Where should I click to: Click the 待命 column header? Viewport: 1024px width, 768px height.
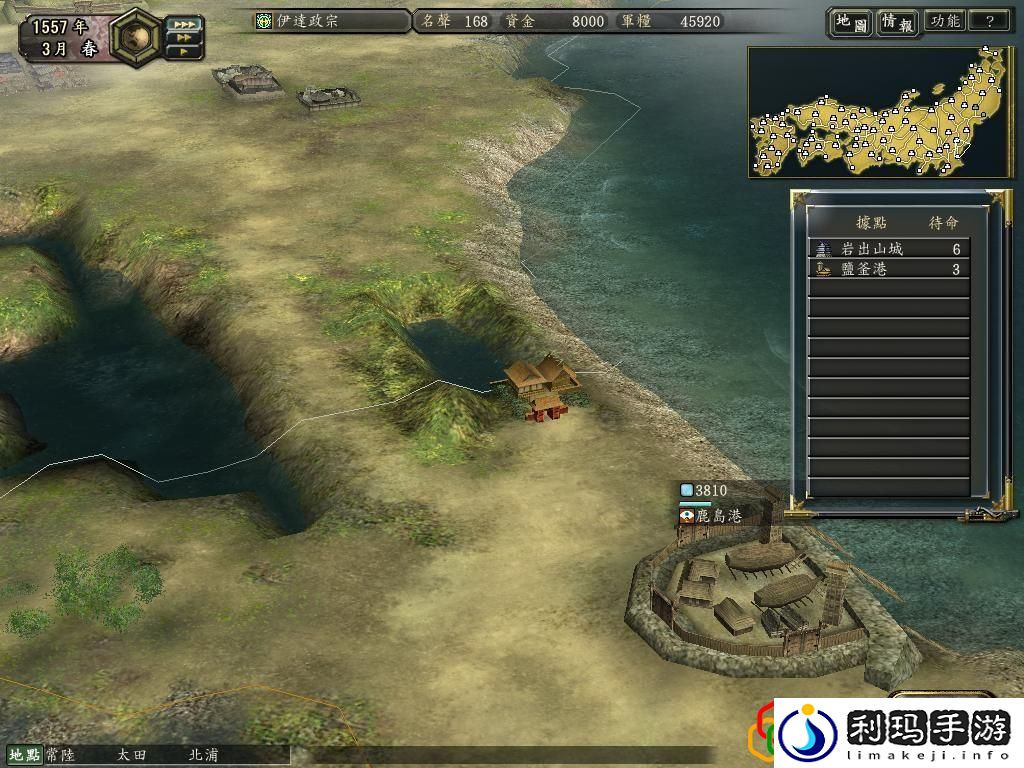(943, 222)
